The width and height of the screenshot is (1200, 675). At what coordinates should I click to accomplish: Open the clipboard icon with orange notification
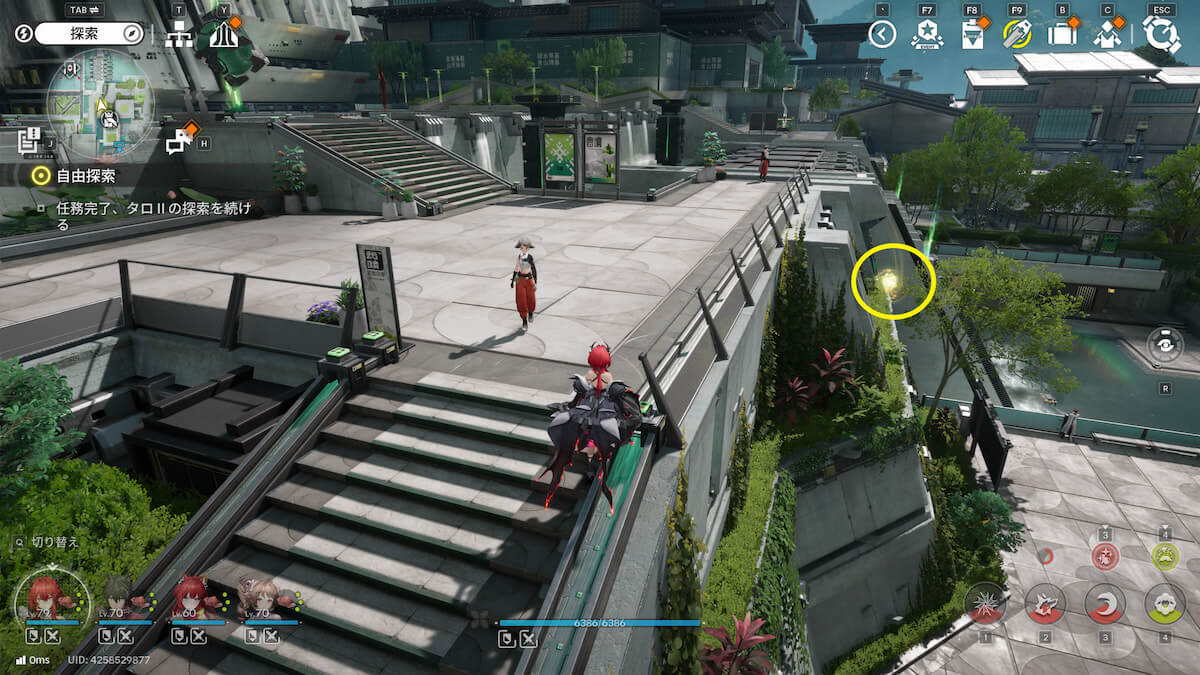972,35
